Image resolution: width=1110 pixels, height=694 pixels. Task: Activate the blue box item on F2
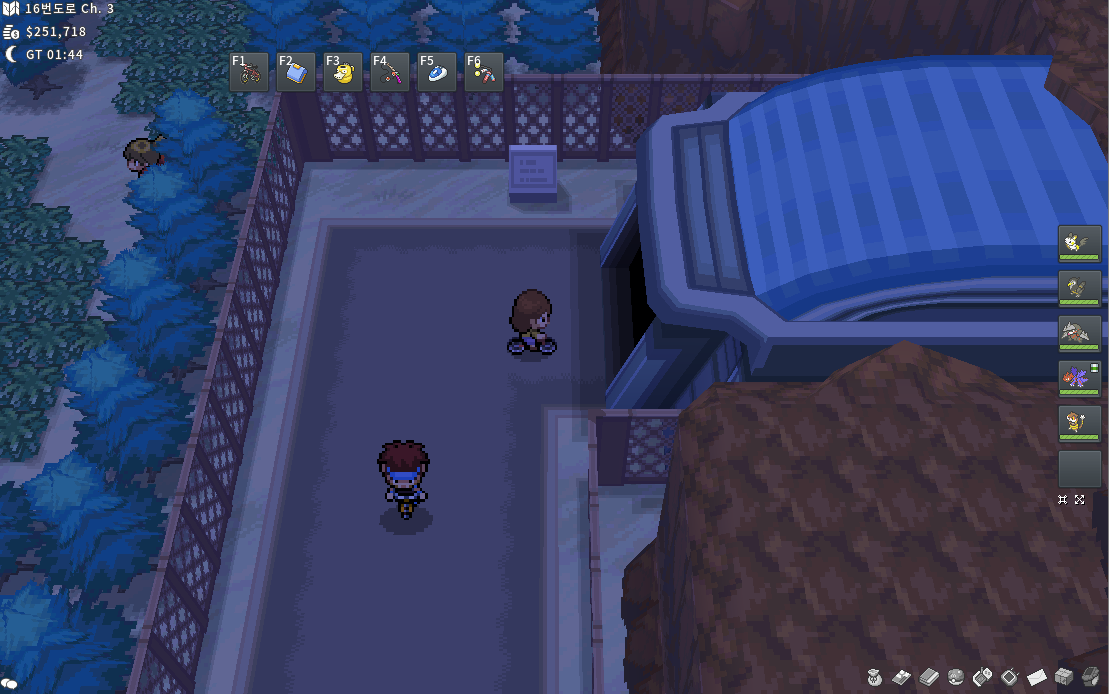[296, 72]
